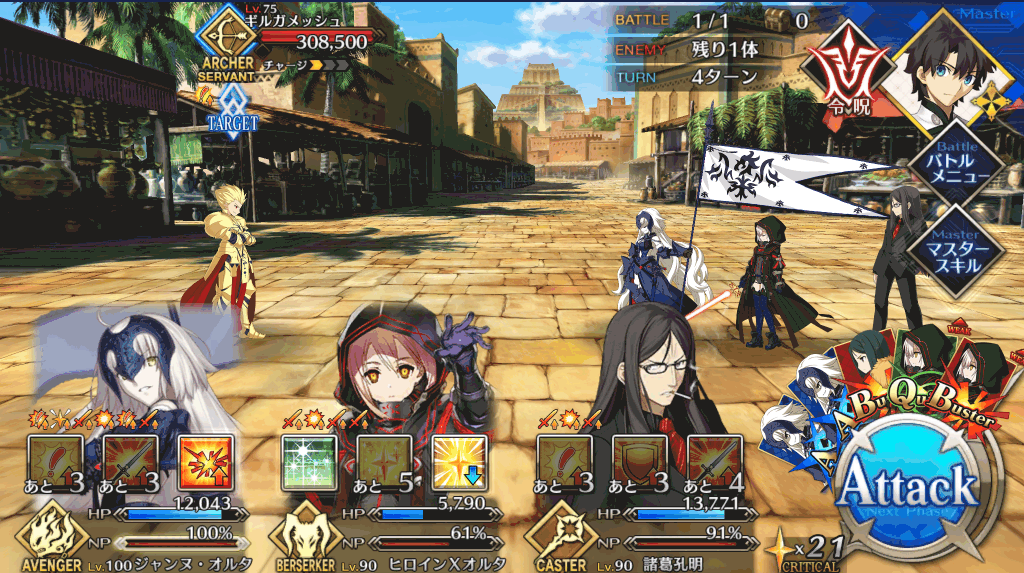This screenshot has height=573, width=1024.
Task: Click Zhuge Liang's sword skill on cooldown
Action: point(714,461)
